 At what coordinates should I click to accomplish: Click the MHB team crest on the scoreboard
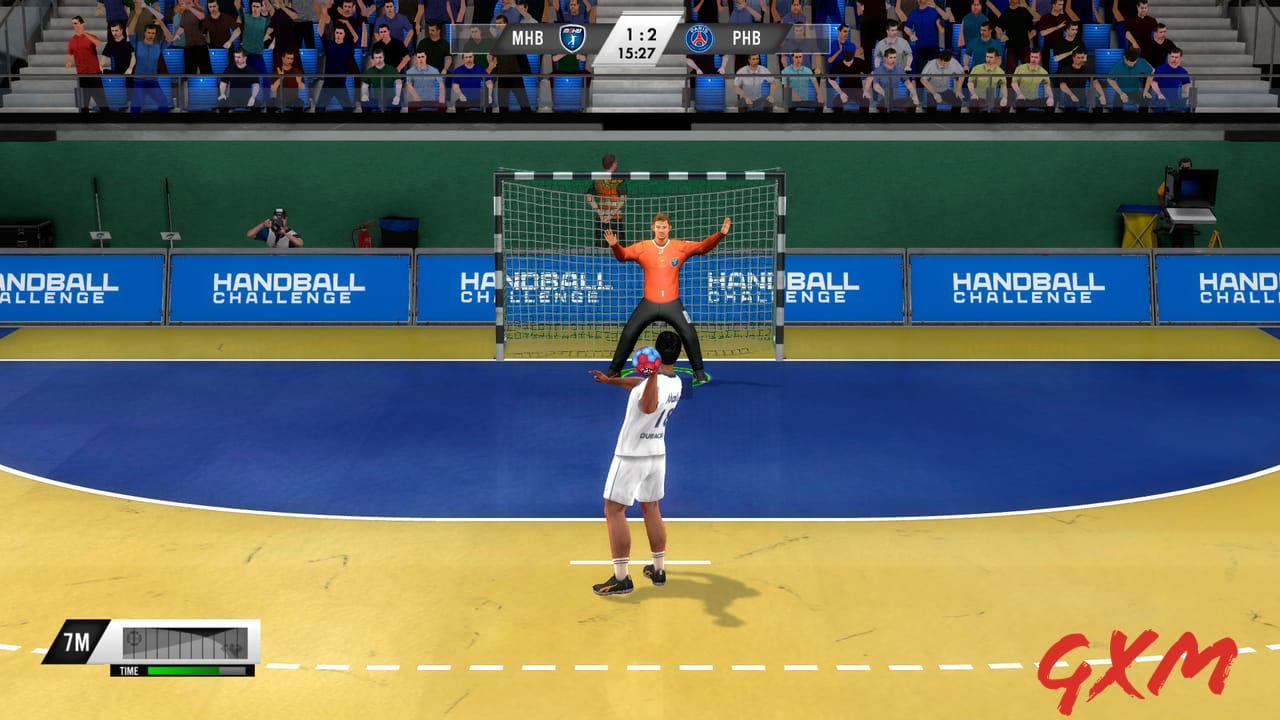tap(573, 38)
